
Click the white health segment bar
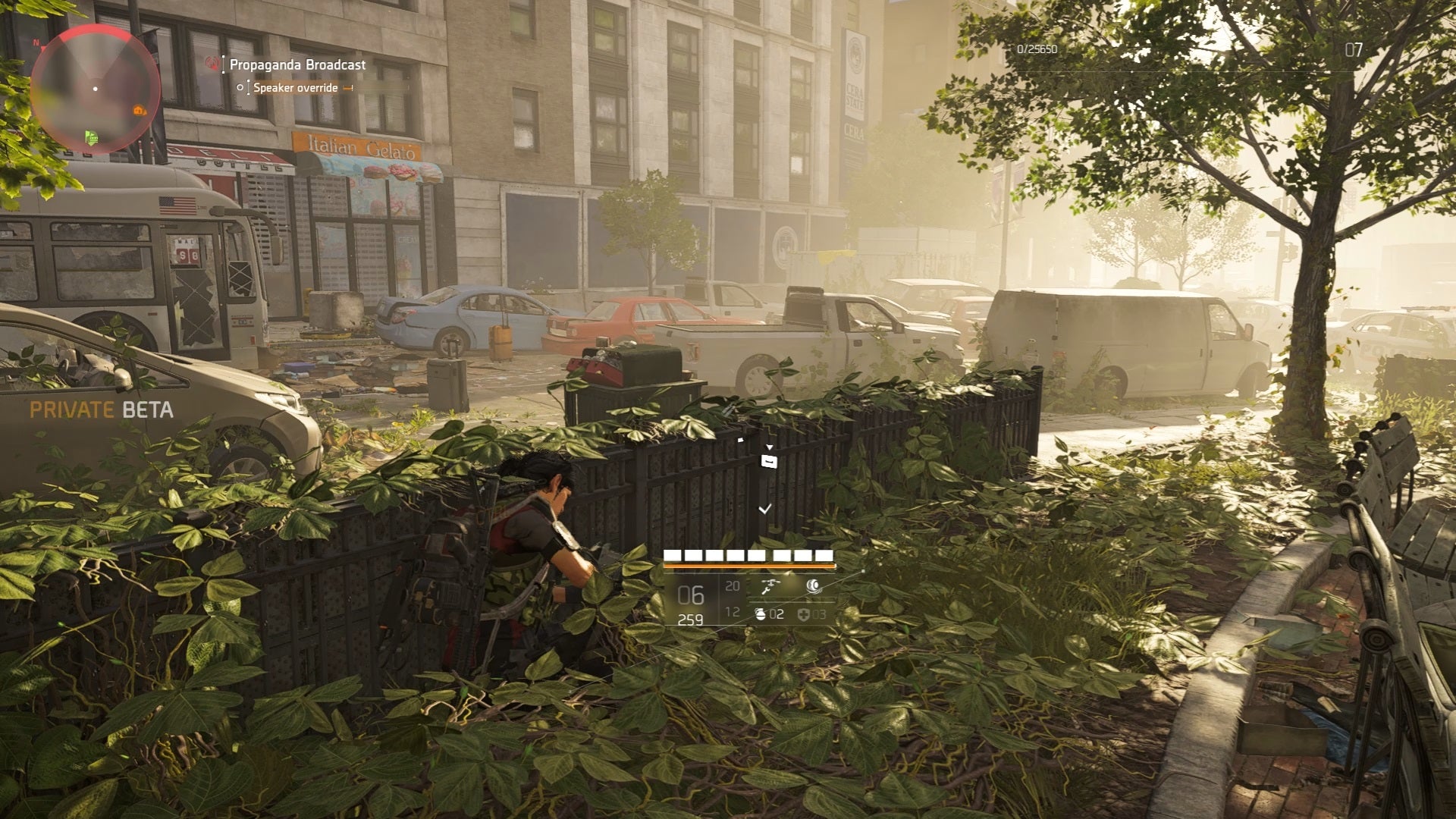click(749, 554)
